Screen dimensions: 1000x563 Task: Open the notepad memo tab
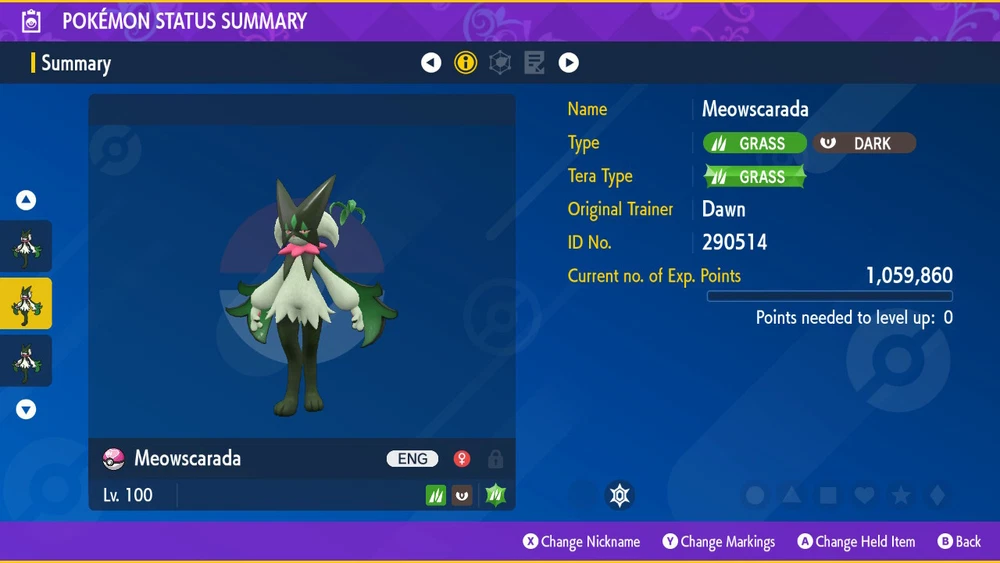[534, 63]
